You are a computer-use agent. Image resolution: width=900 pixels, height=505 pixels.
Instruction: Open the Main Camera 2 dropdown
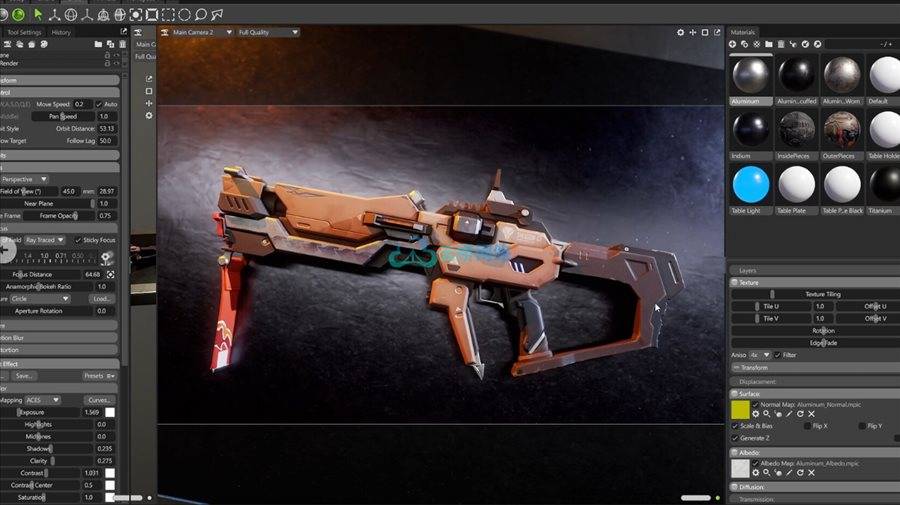[x=198, y=32]
